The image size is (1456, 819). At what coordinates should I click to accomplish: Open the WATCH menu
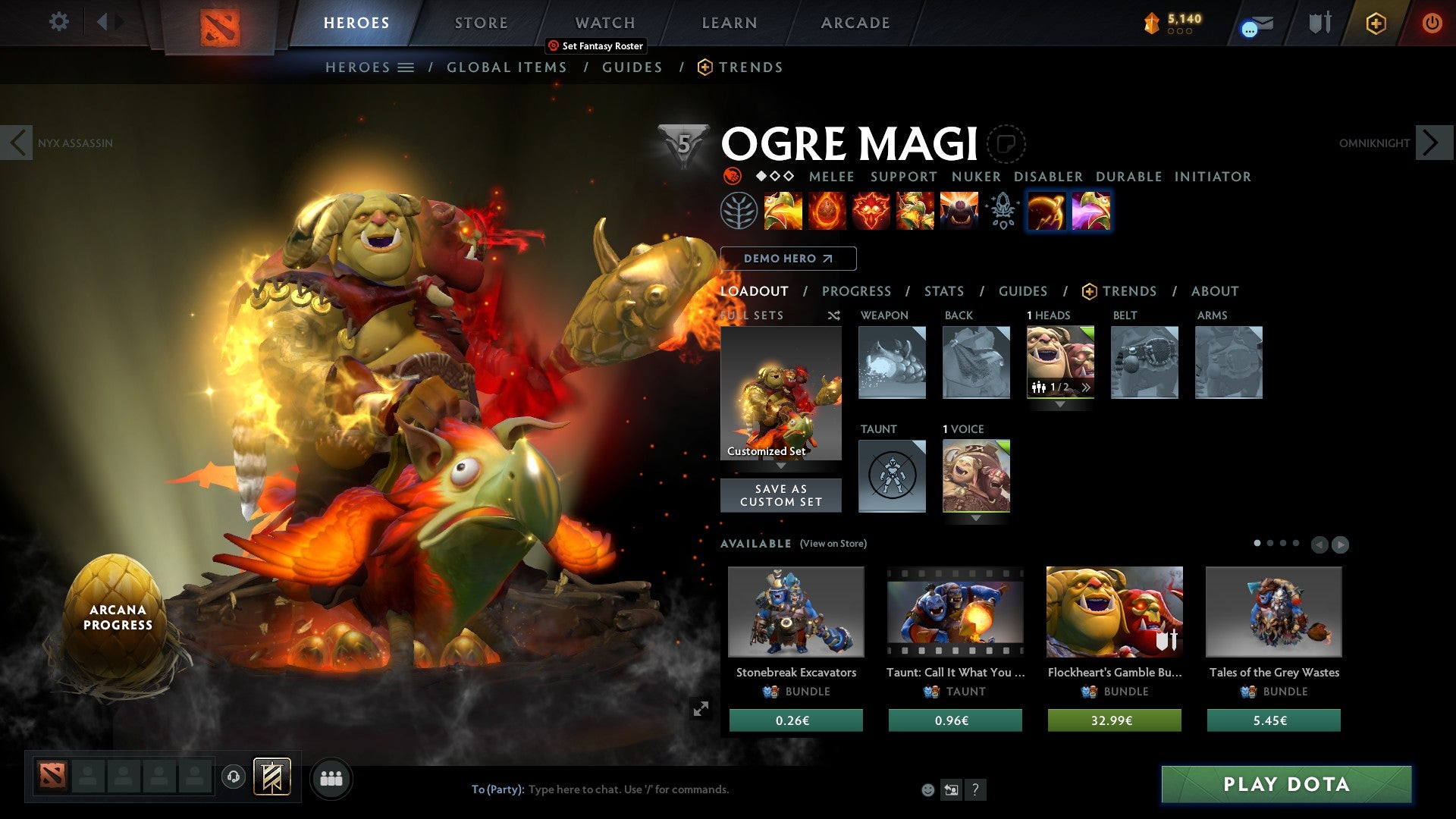604,22
